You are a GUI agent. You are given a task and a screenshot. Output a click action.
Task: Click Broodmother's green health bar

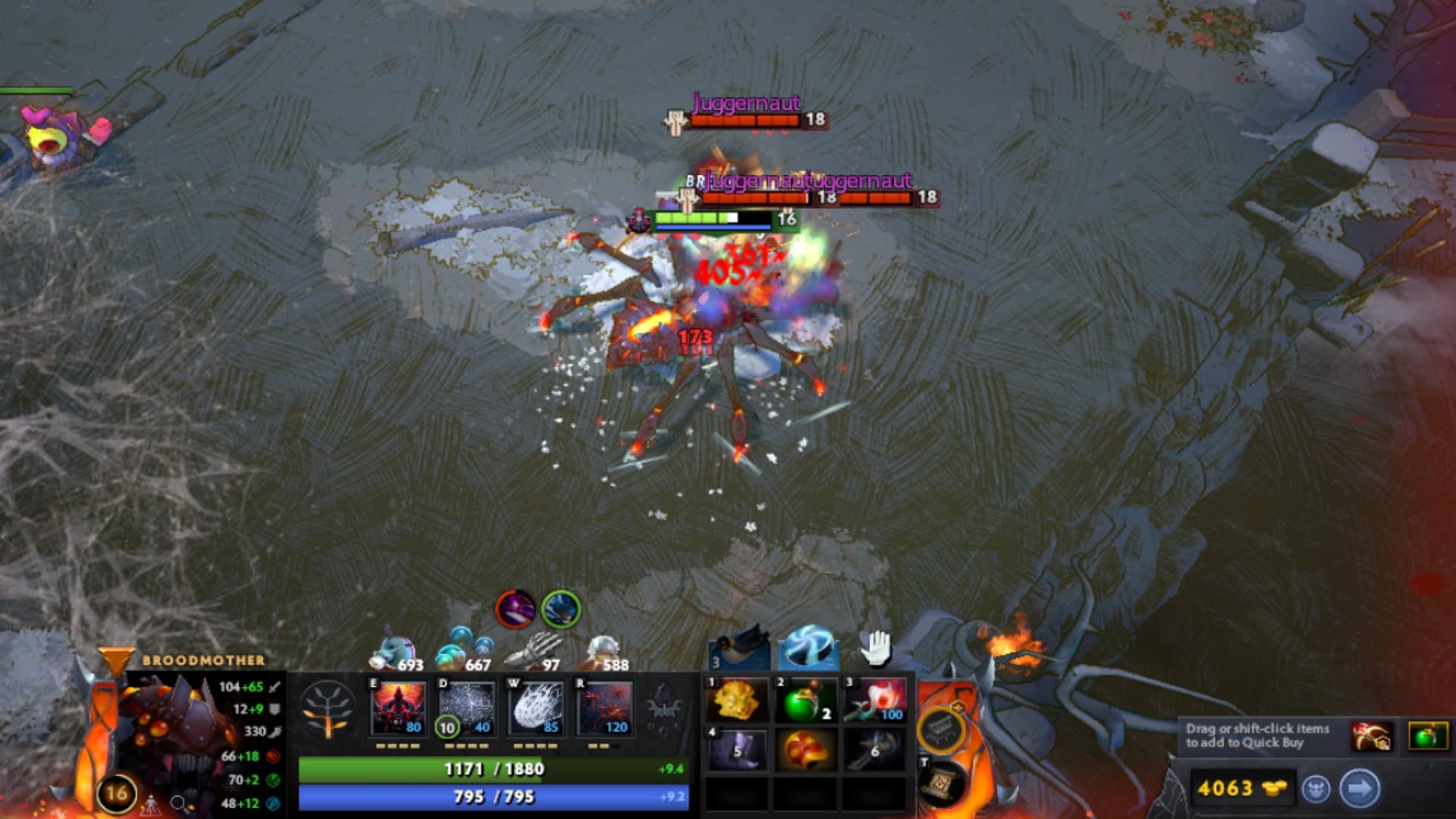point(493,771)
